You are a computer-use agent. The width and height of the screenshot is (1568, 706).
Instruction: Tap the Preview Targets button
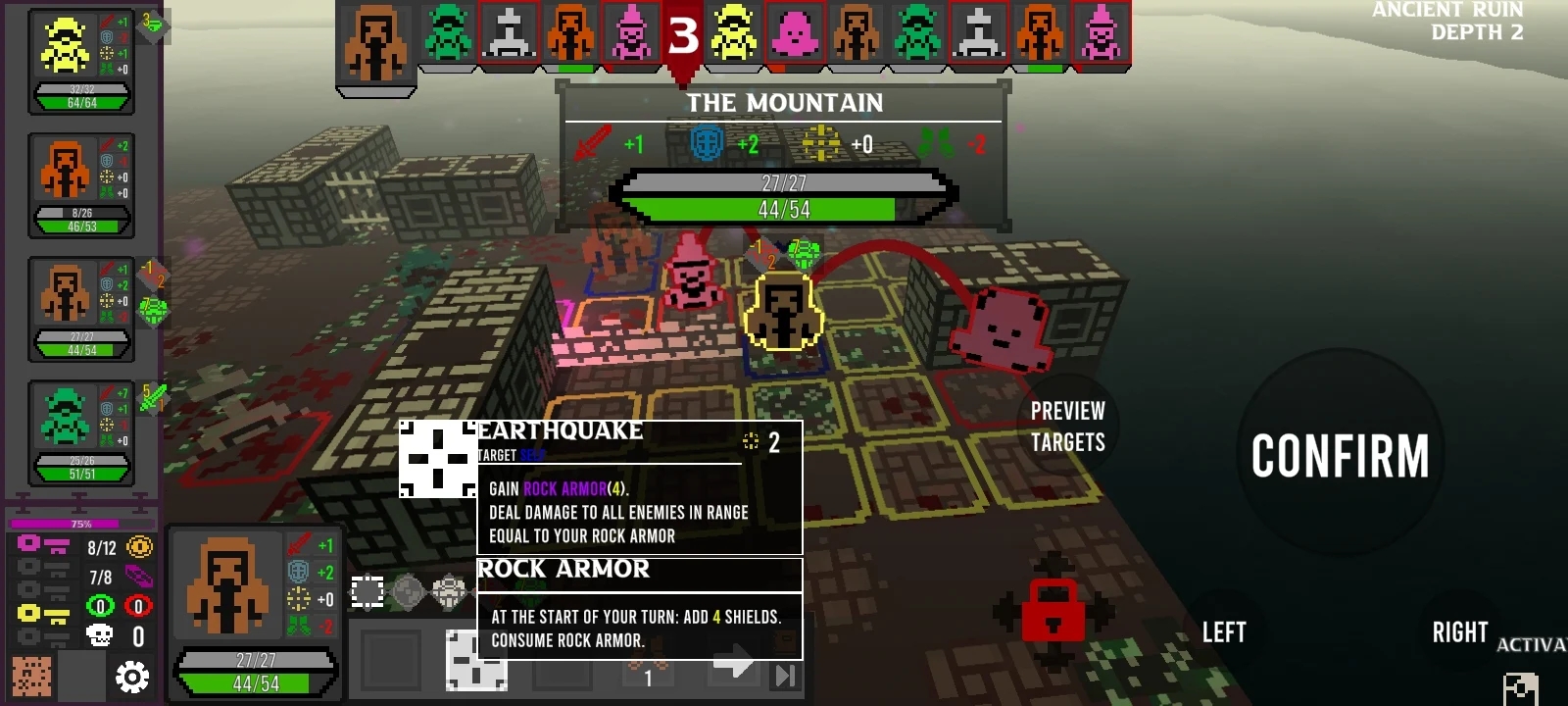1067,427
